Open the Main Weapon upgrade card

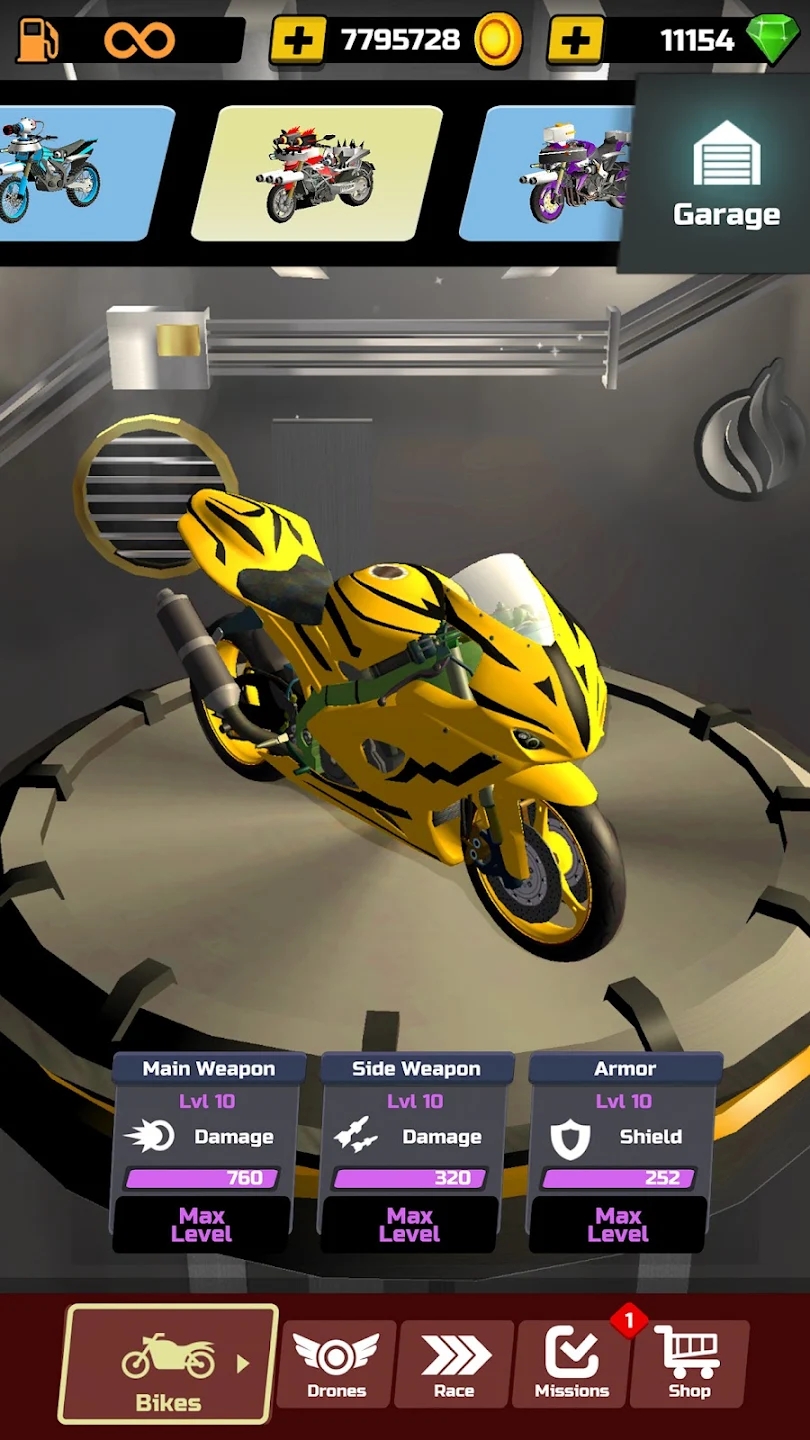(207, 1150)
